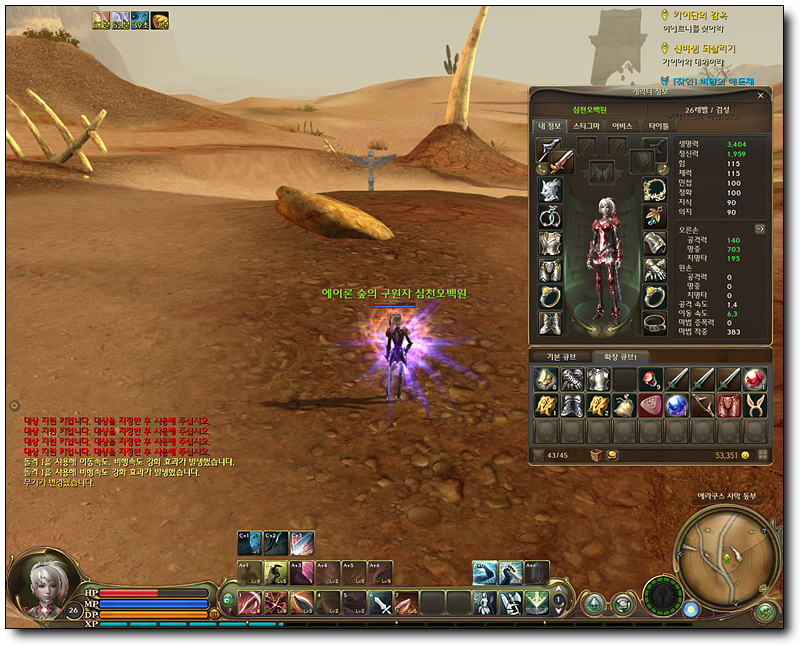Select the bow item in inventory
800x645 pixels.
tap(702, 404)
